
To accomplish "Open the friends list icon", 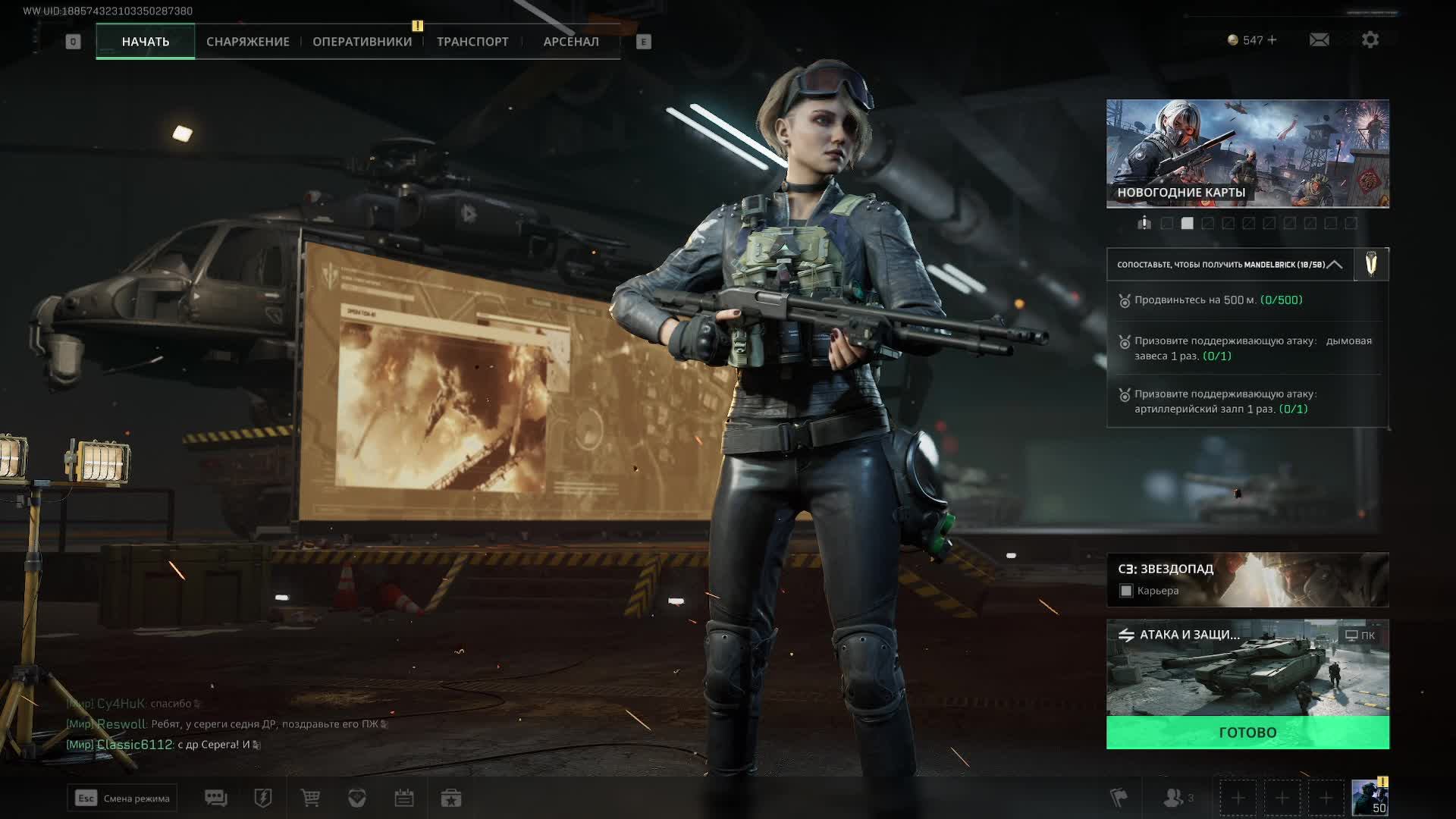I will [1174, 798].
